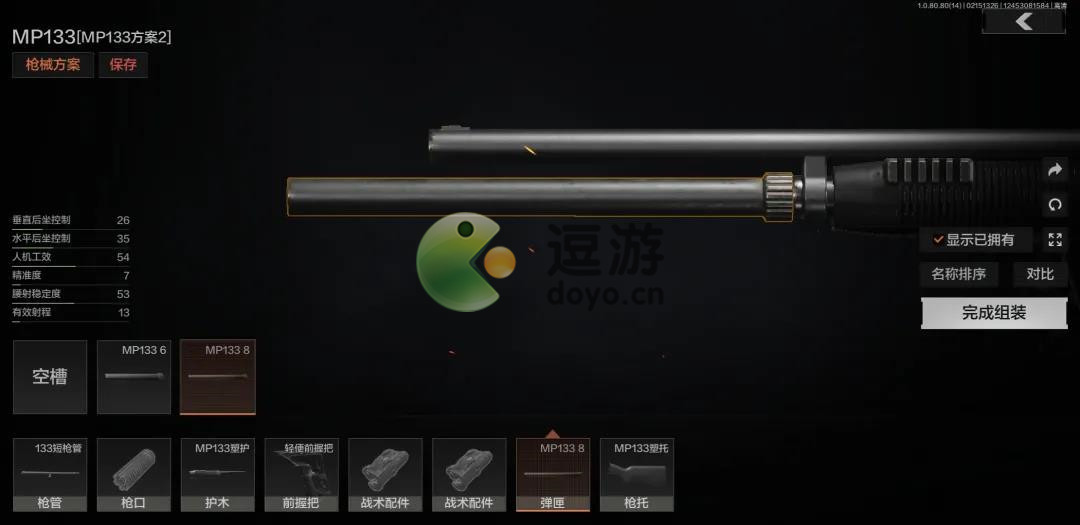Switch to the 护木 handguard slot

217,475
